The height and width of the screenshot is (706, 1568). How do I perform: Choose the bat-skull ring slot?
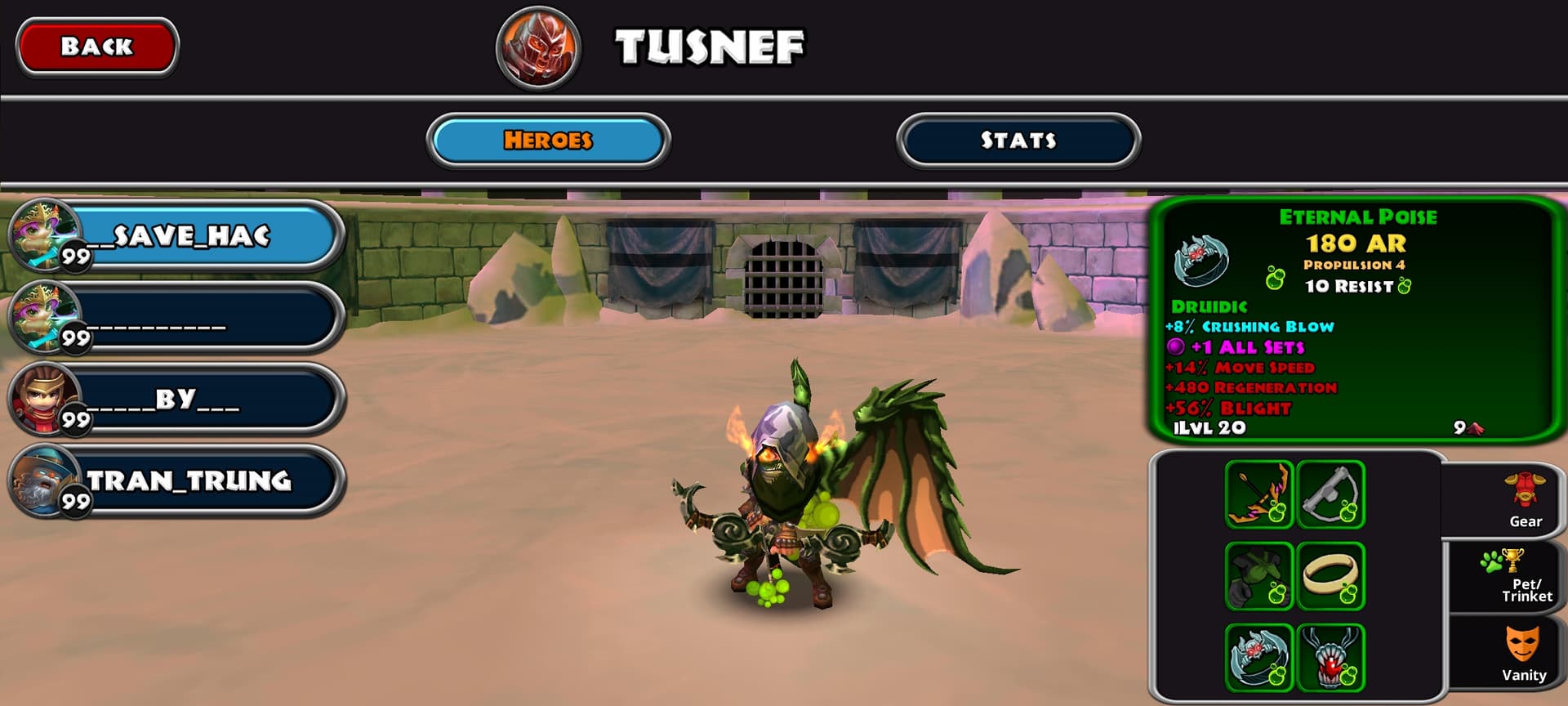(1258, 658)
